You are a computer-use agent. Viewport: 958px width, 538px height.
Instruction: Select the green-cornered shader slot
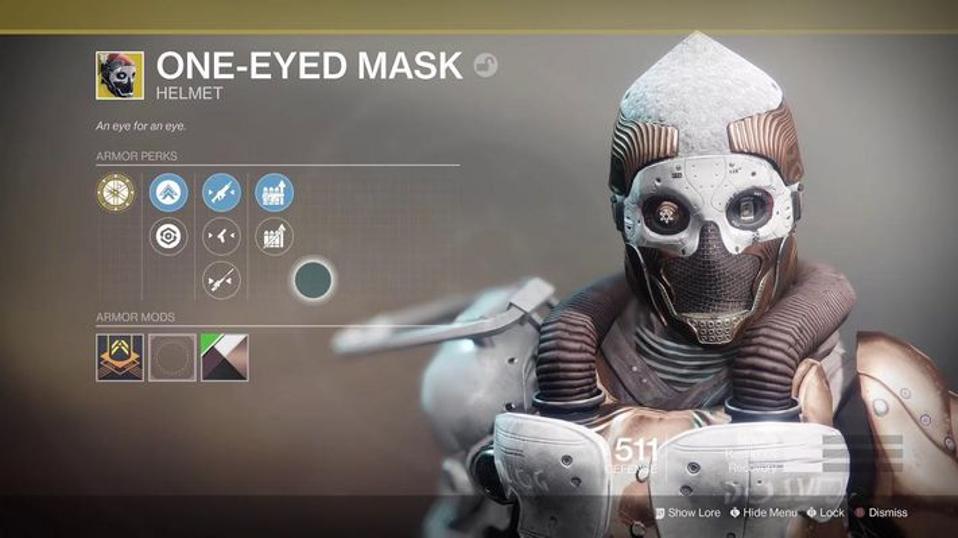pyautogui.click(x=224, y=357)
